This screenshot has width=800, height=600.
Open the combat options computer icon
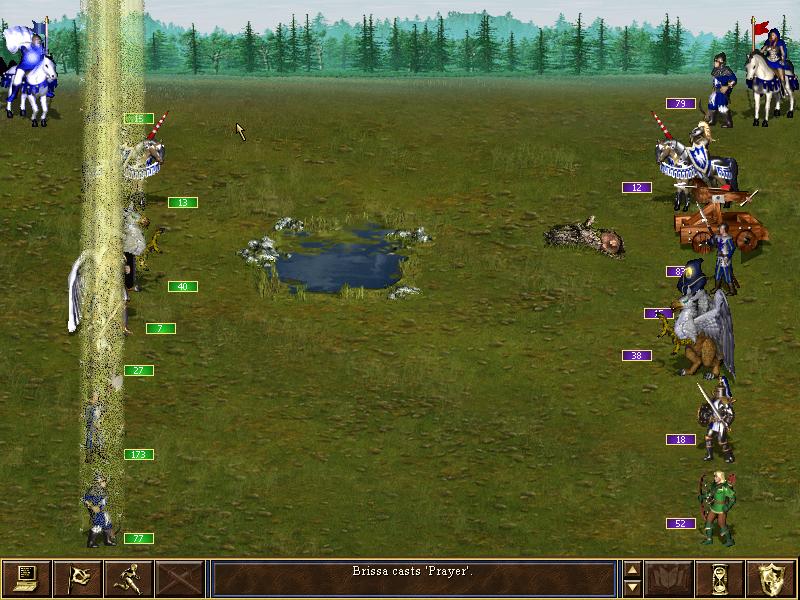coord(26,578)
